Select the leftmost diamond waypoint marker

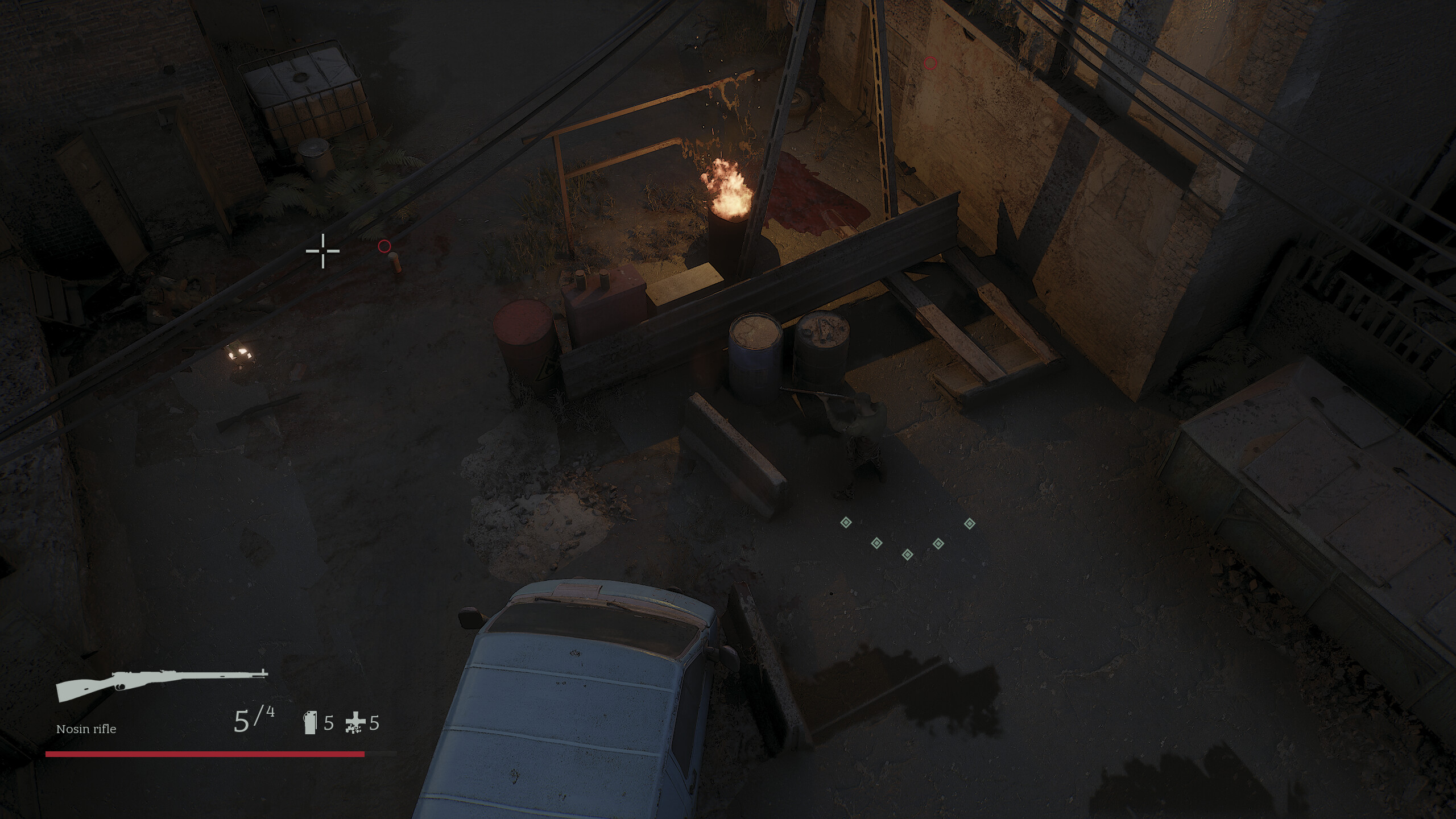(x=846, y=523)
